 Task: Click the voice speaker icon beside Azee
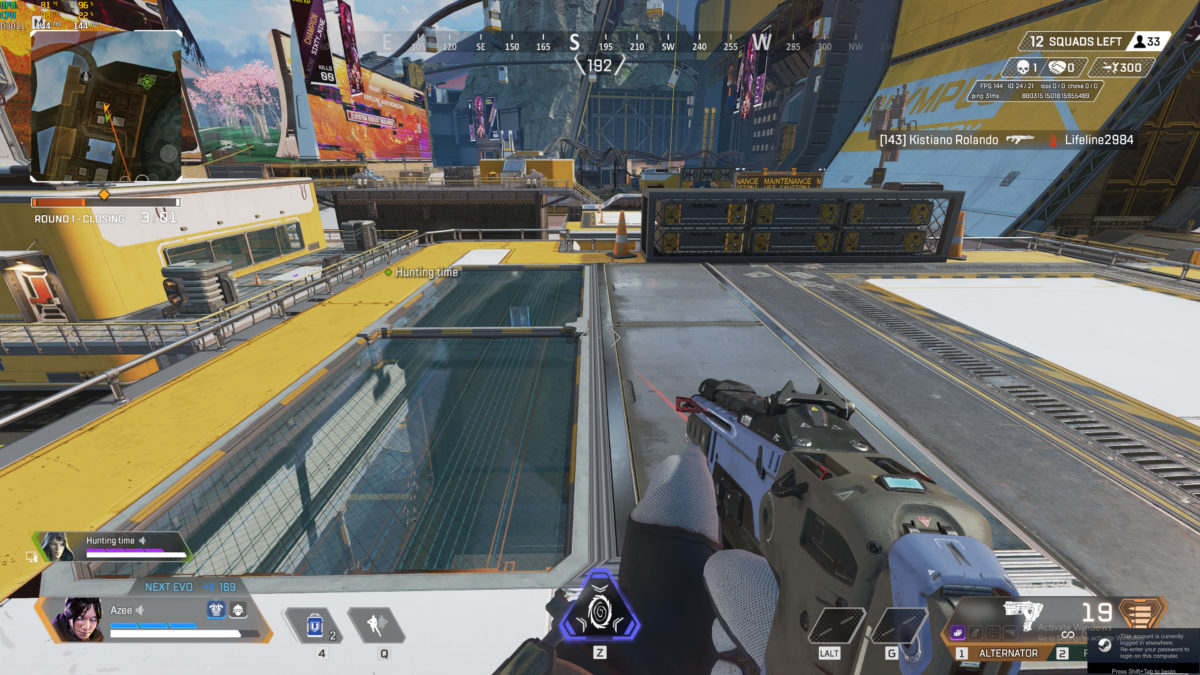point(140,610)
